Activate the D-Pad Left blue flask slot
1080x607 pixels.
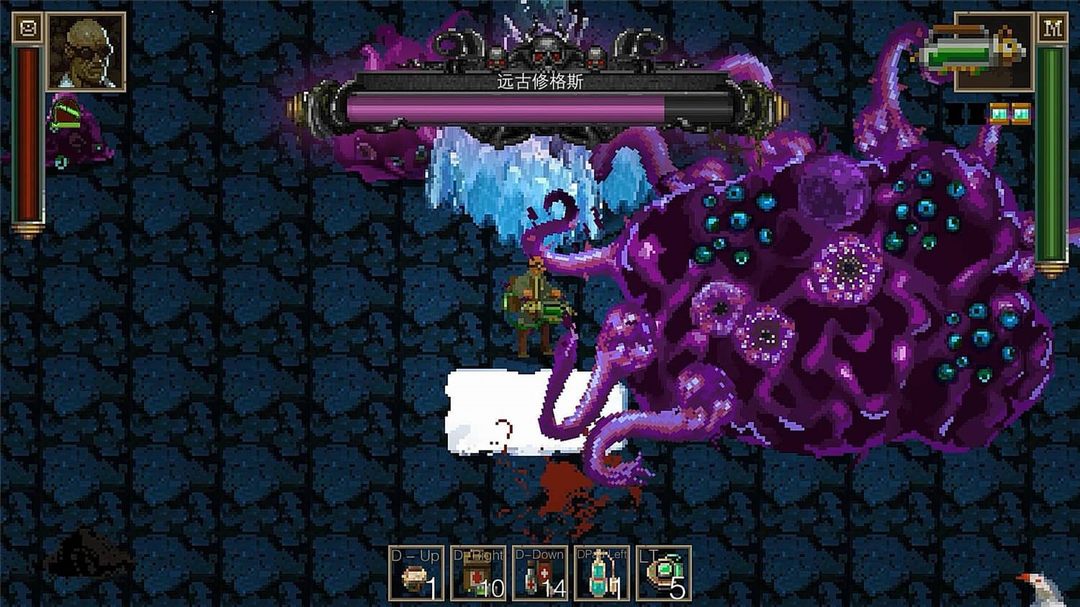601,573
